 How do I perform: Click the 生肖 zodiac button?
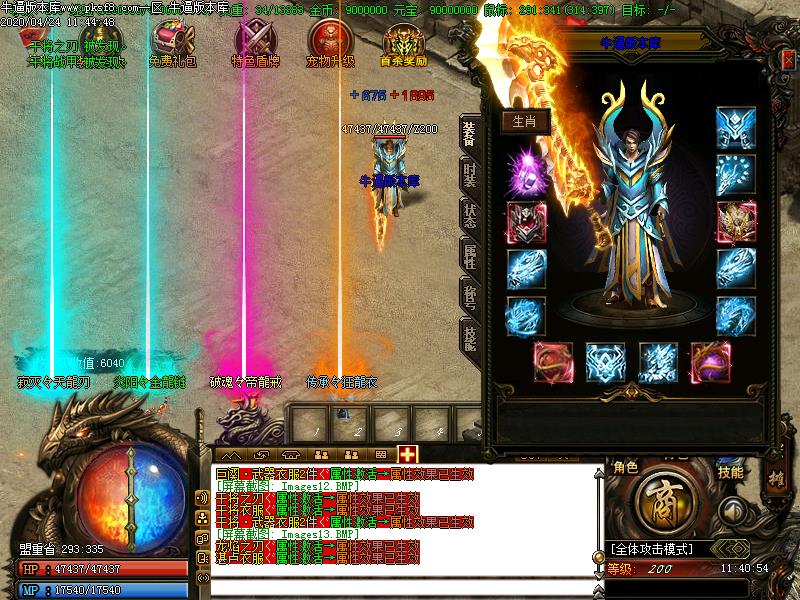[525, 121]
